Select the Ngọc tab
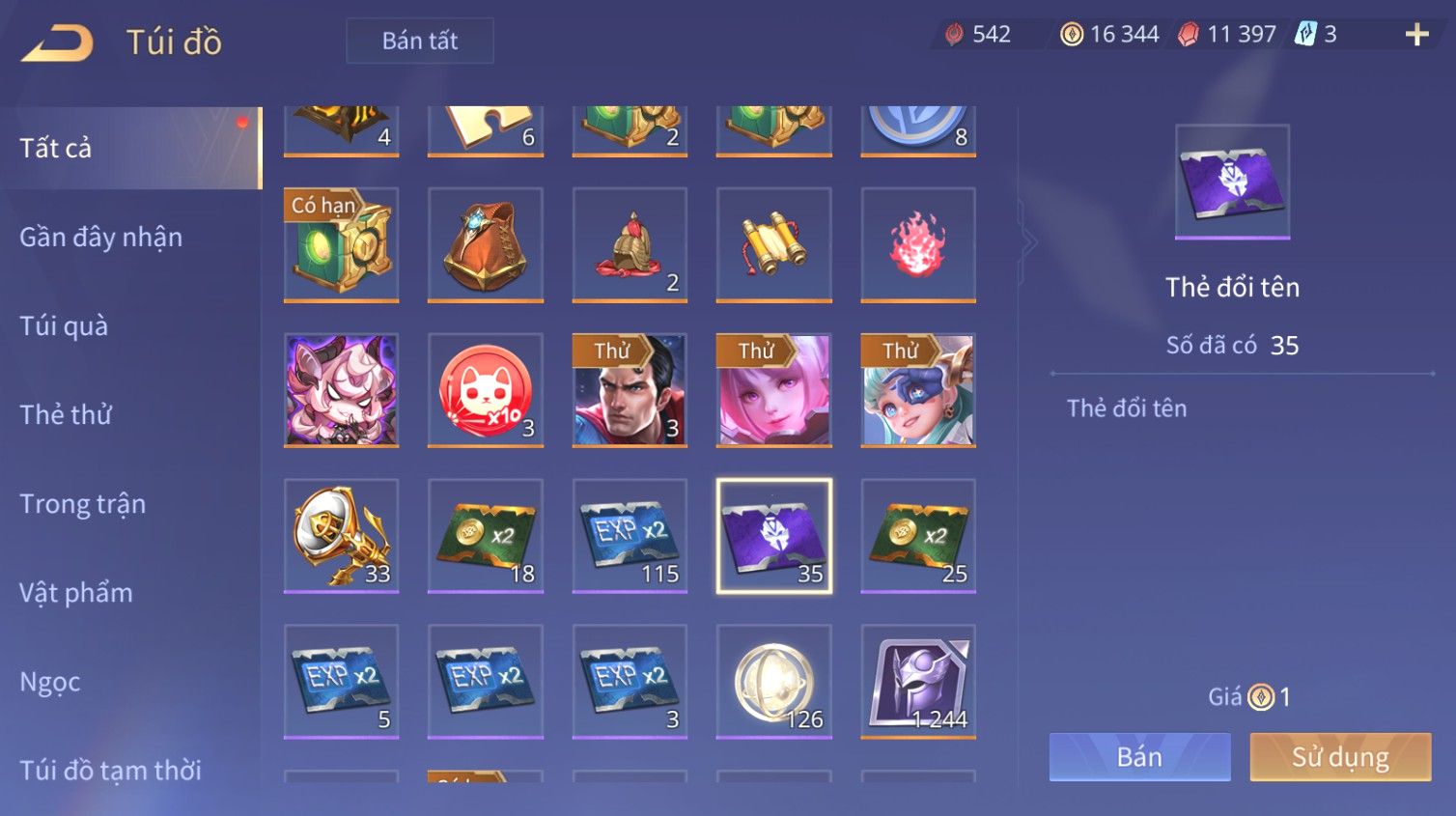1456x816 pixels. coord(50,682)
